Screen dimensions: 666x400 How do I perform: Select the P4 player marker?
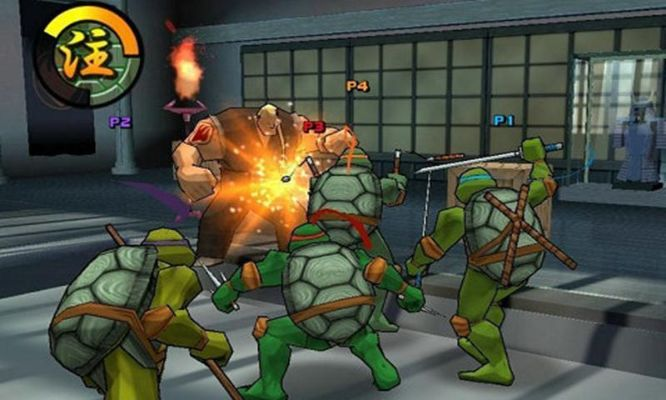tap(357, 87)
